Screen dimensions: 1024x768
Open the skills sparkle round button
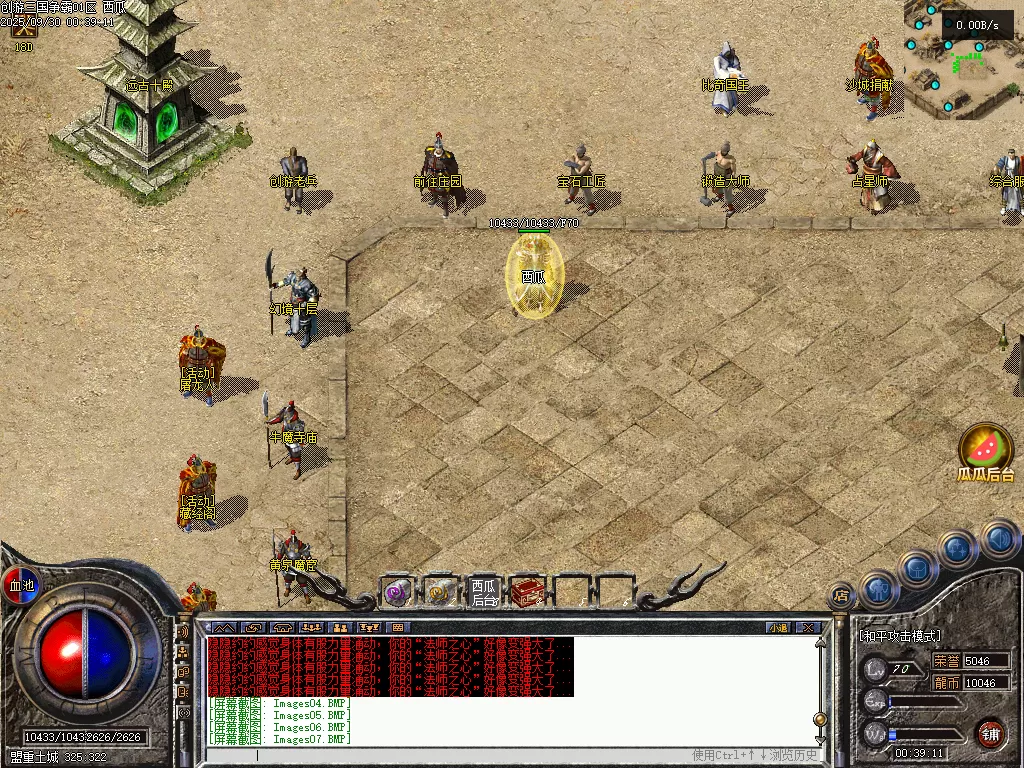click(x=958, y=548)
